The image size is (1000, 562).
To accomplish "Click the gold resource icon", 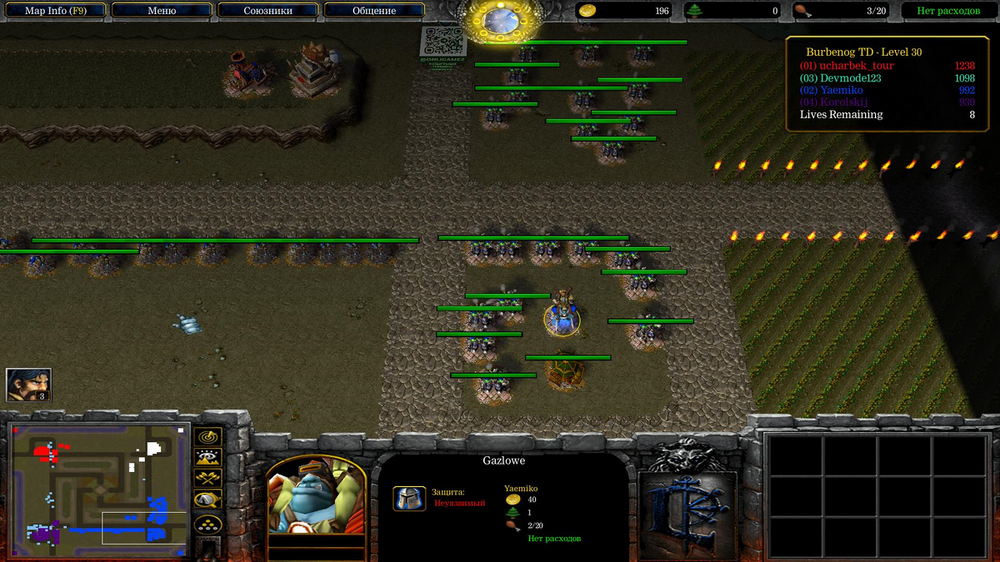I will click(589, 11).
